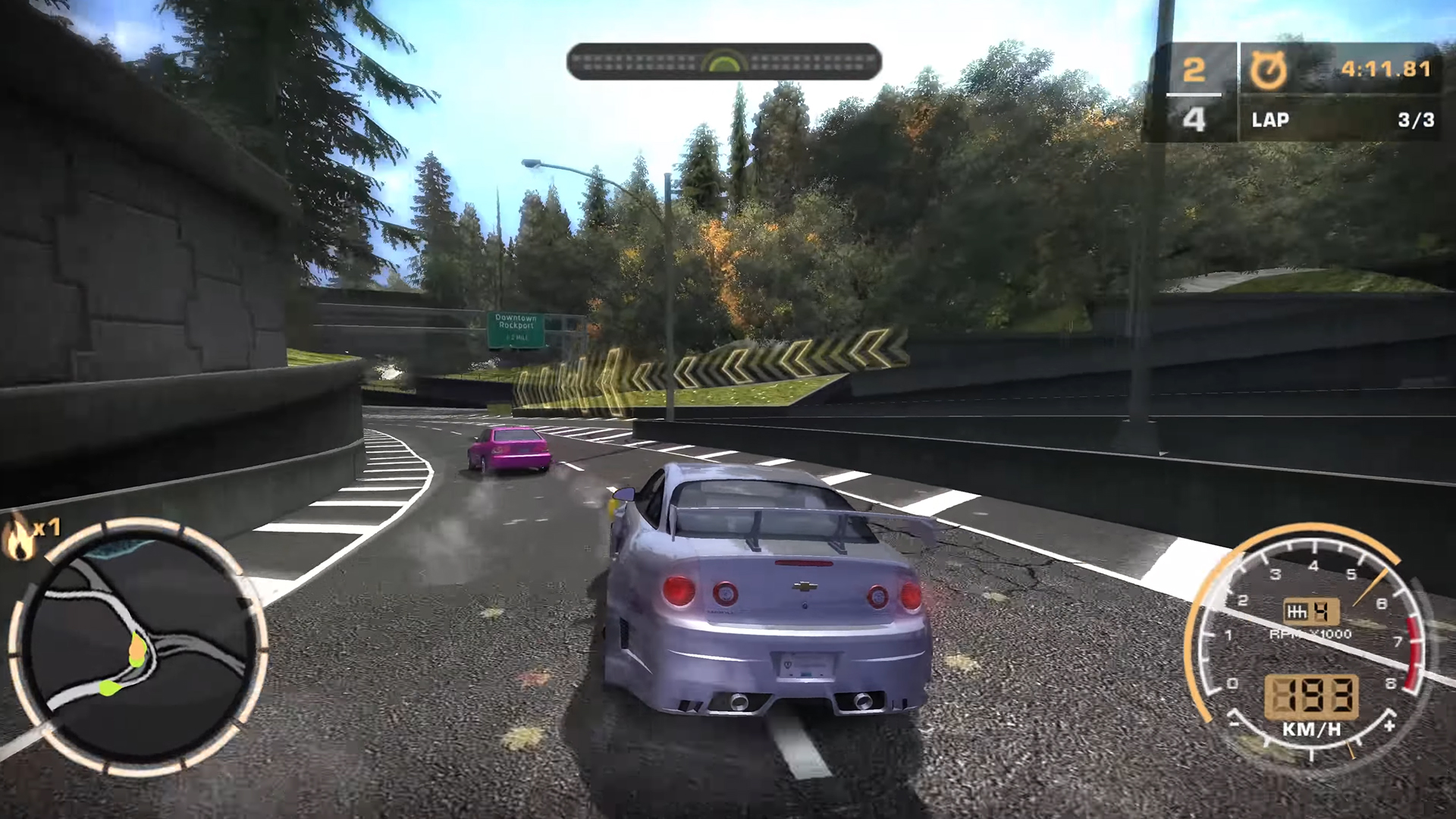Click the orange stopwatch icon
This screenshot has height=819, width=1456.
tap(1269, 71)
